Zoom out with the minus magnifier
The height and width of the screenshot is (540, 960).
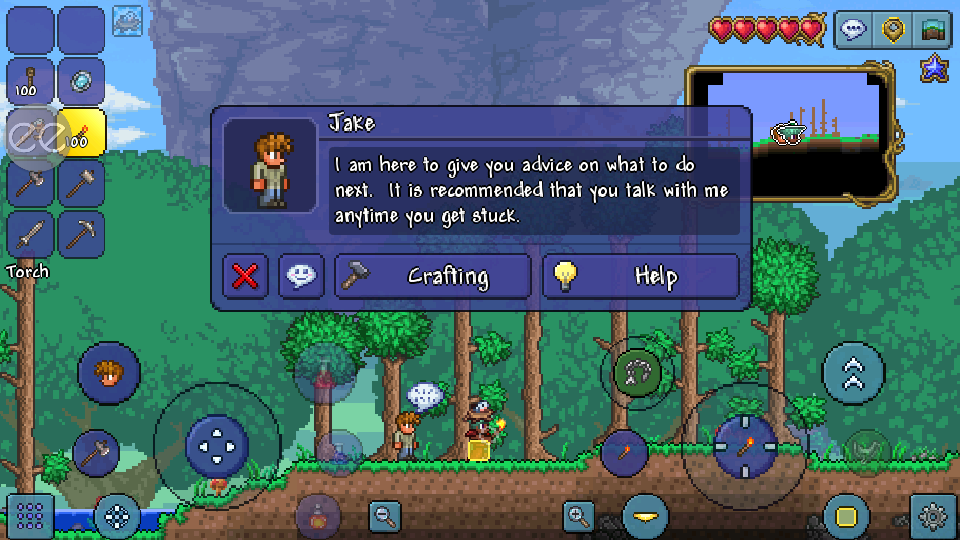[x=384, y=516]
